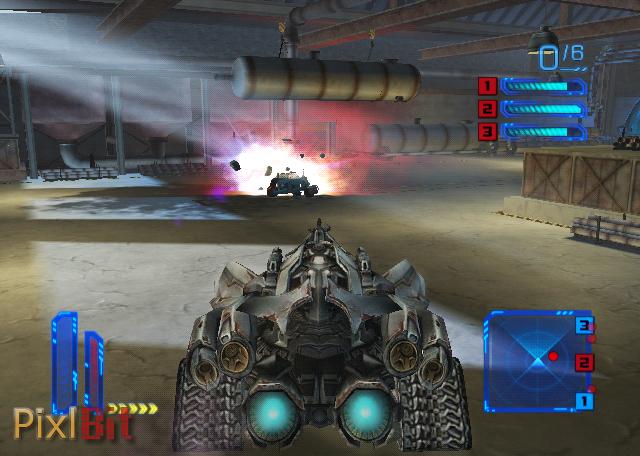
Task: Click the blue number 3 radar marker
Action: [x=585, y=325]
